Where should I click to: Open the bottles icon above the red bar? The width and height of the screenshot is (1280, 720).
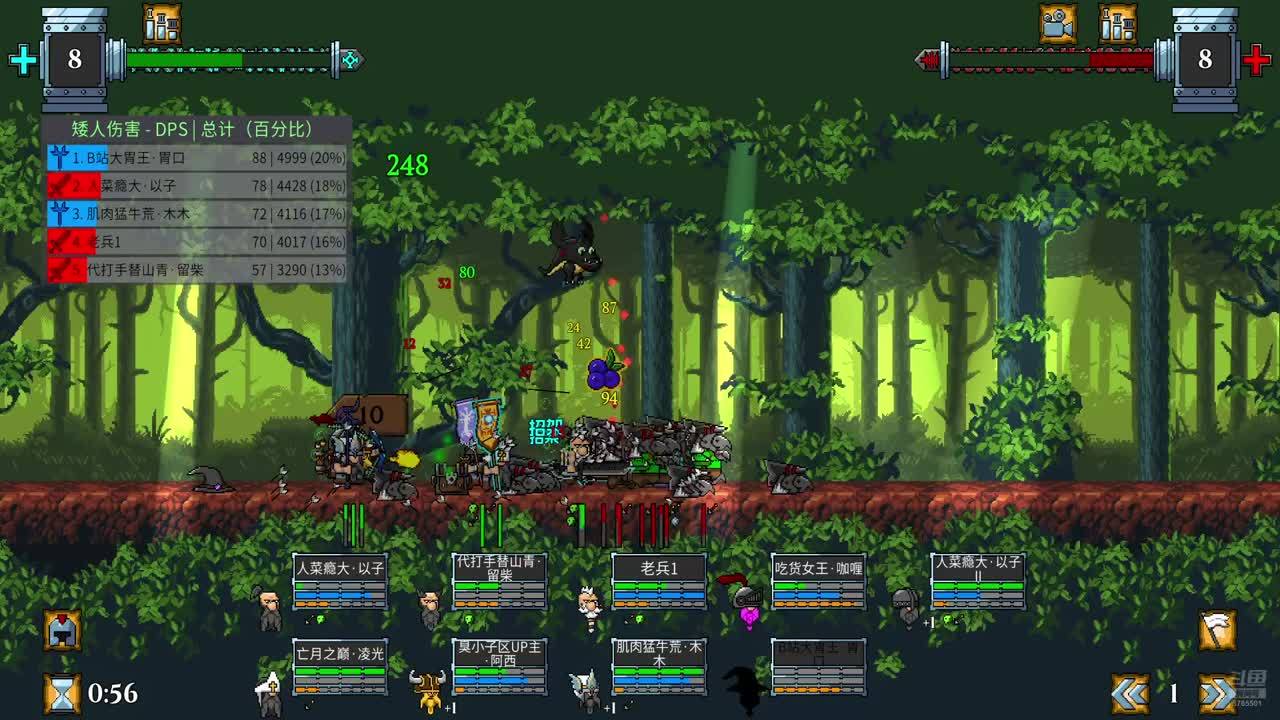tap(1117, 23)
